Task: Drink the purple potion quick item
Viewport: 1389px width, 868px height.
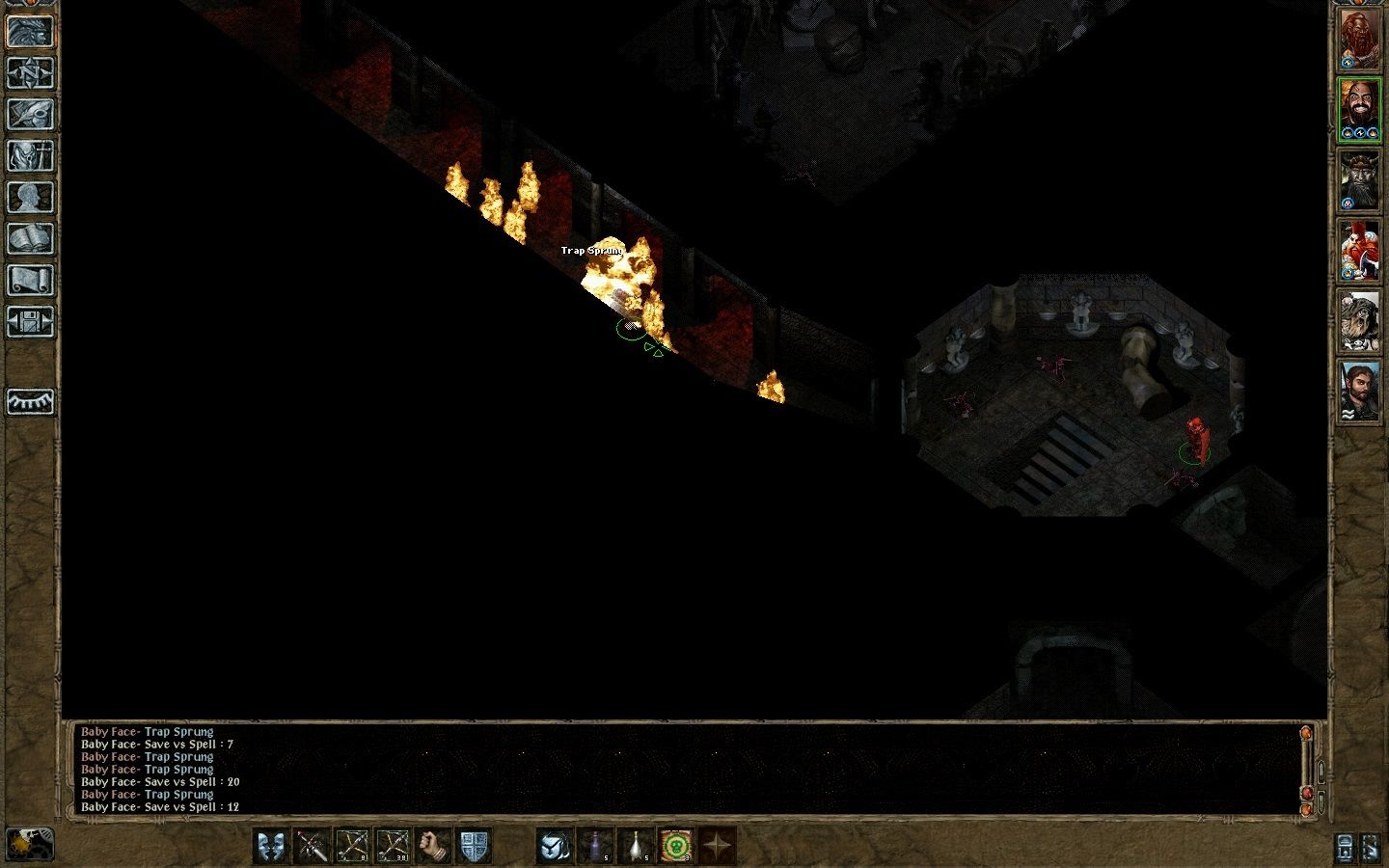Action: 595,846
